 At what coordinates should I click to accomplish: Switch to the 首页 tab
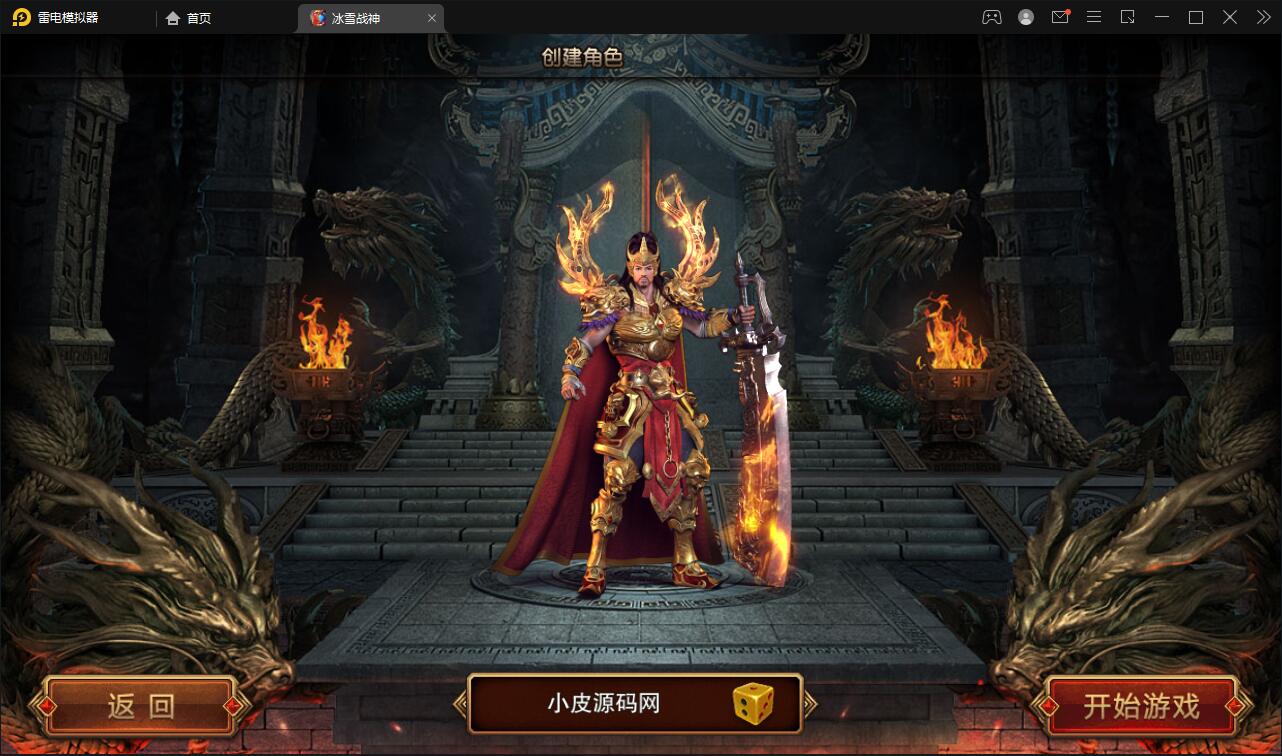tap(196, 17)
